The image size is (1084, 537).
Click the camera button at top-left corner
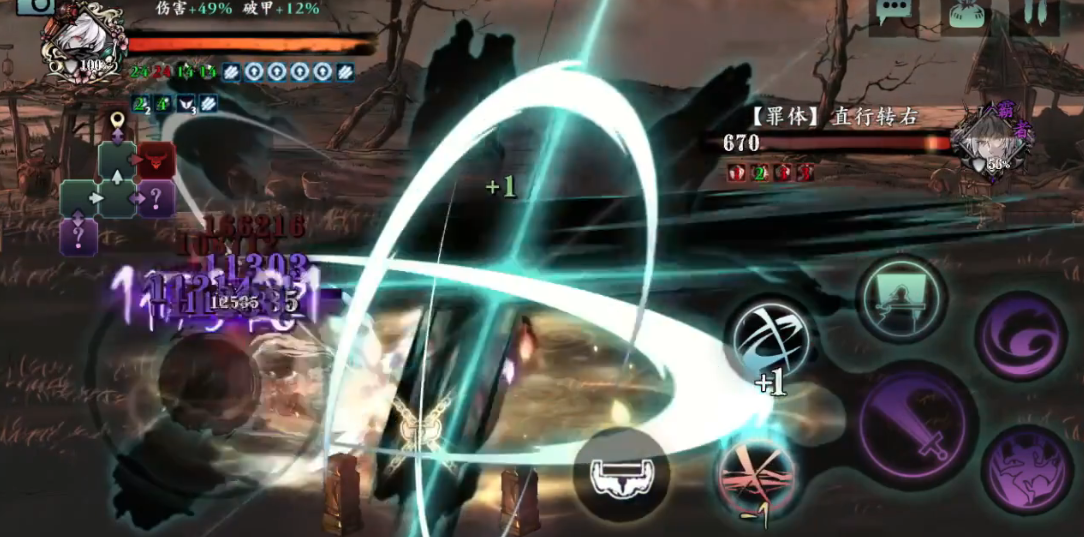tap(35, 5)
